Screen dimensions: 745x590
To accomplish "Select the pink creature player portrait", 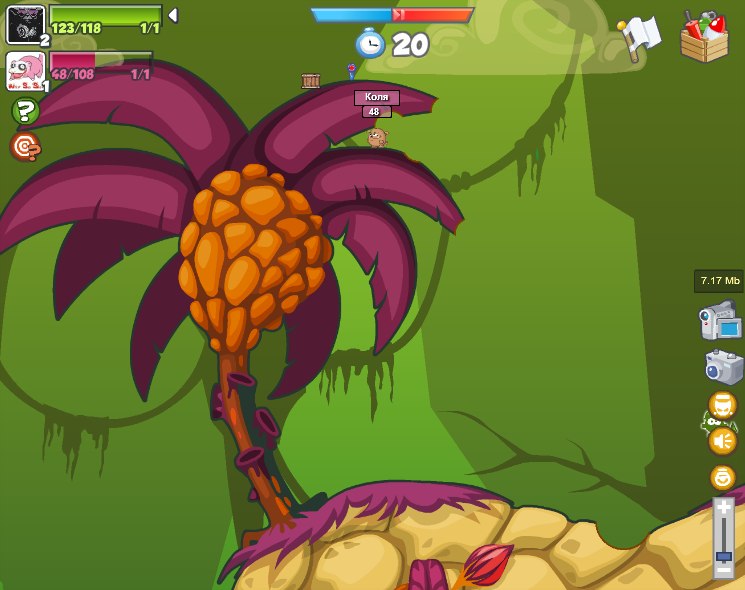I will [x=25, y=70].
